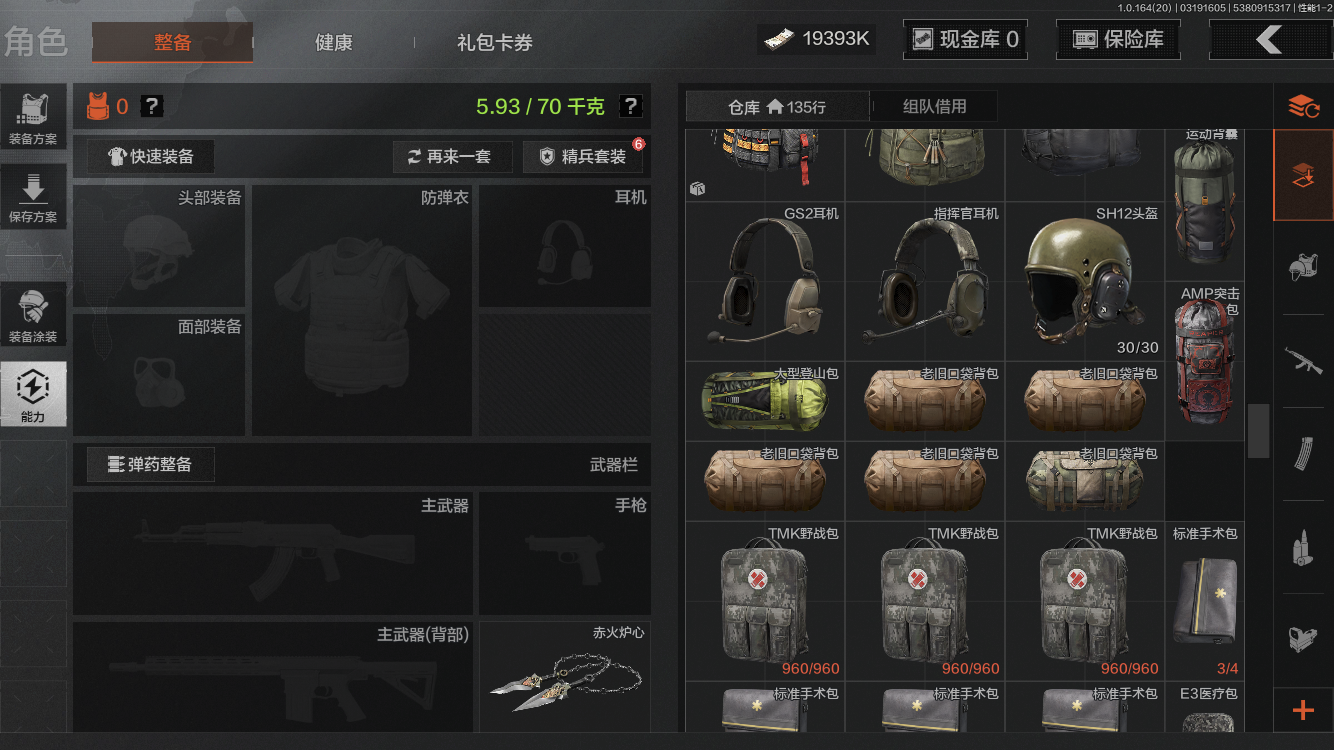Click the ammunition filter icon
Screen dimensions: 1334x750
[x=1305, y=545]
